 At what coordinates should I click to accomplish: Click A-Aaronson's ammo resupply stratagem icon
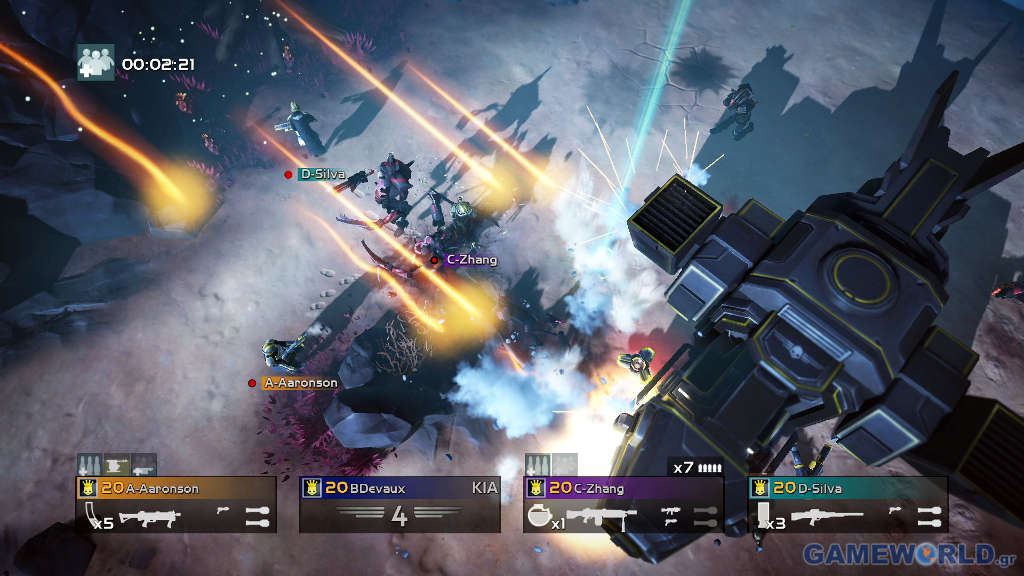point(91,465)
